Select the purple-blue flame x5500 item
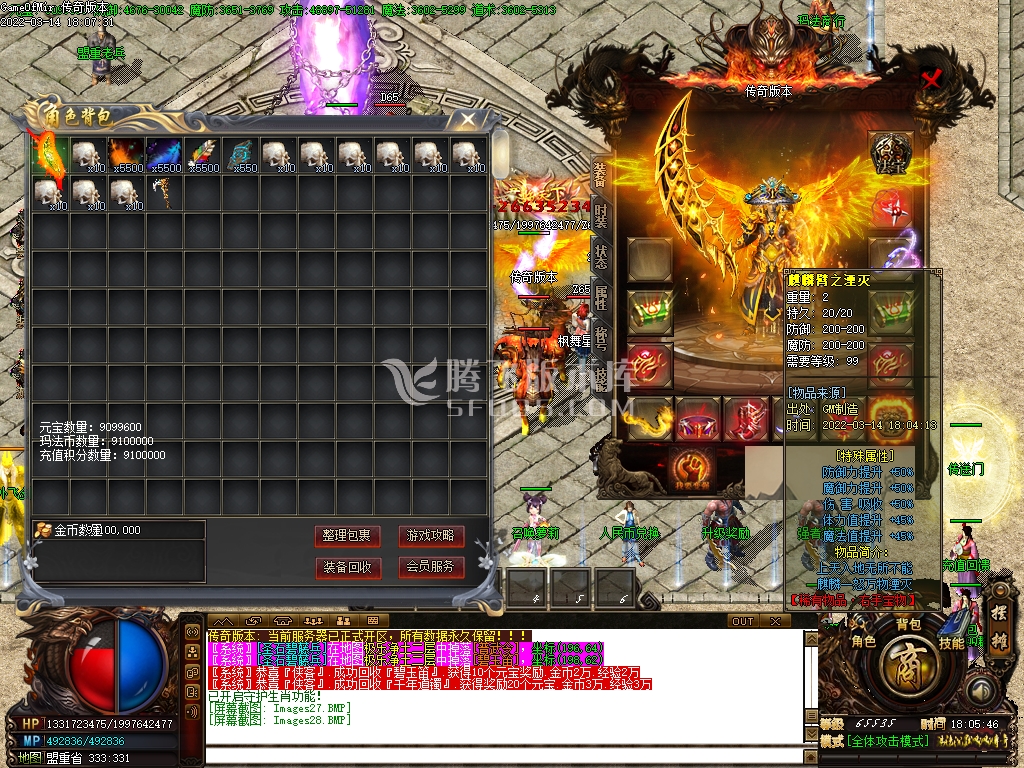 pyautogui.click(x=163, y=155)
